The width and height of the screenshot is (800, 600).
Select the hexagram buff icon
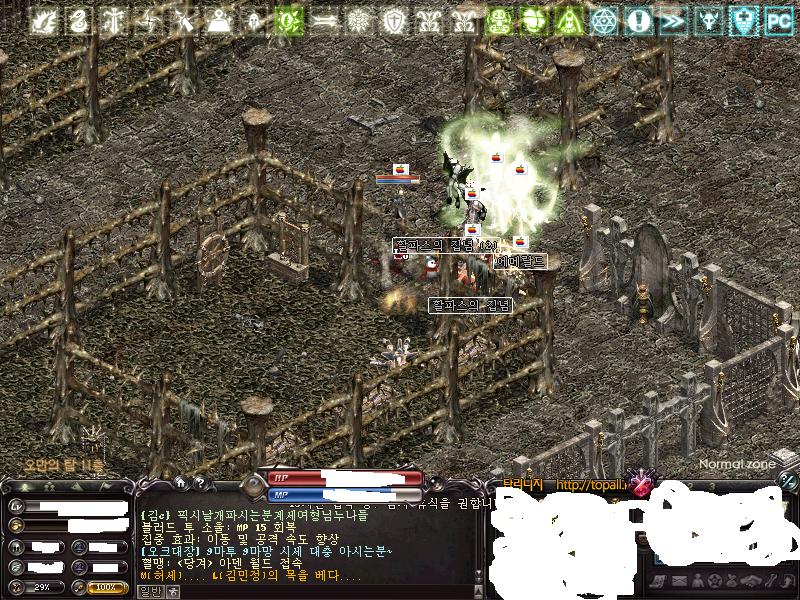pyautogui.click(x=603, y=19)
